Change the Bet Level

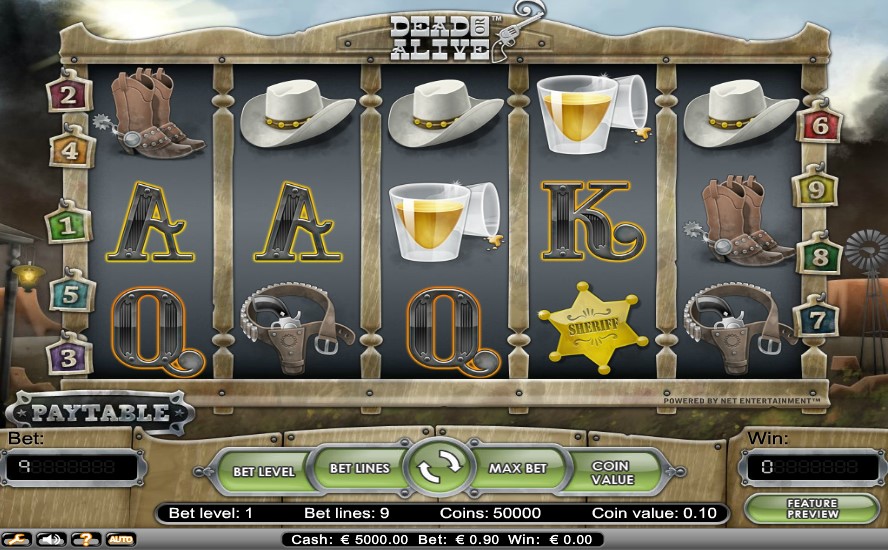pyautogui.click(x=263, y=469)
